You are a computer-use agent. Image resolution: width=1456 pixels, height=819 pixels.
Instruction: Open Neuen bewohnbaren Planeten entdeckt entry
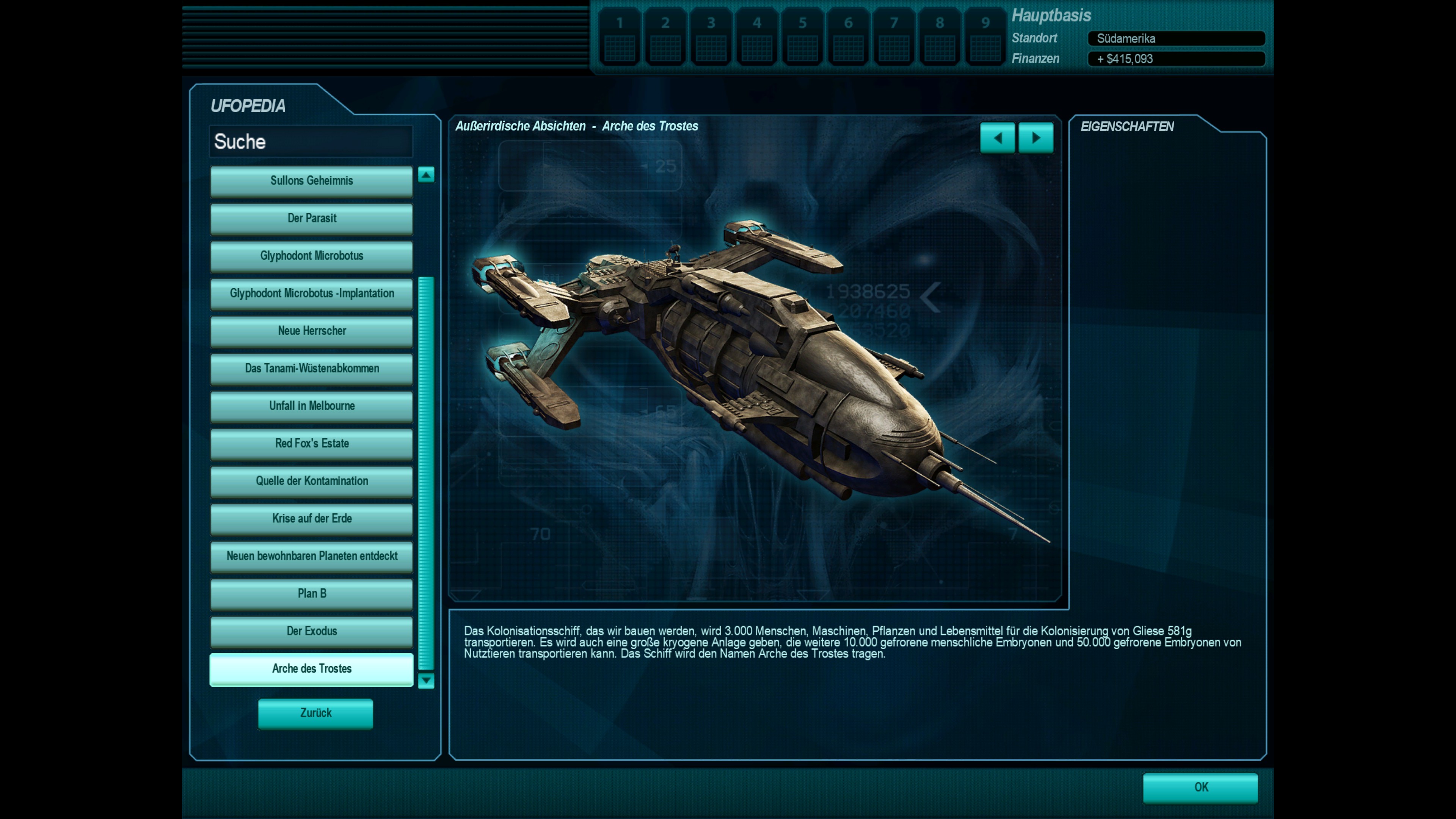click(x=311, y=556)
